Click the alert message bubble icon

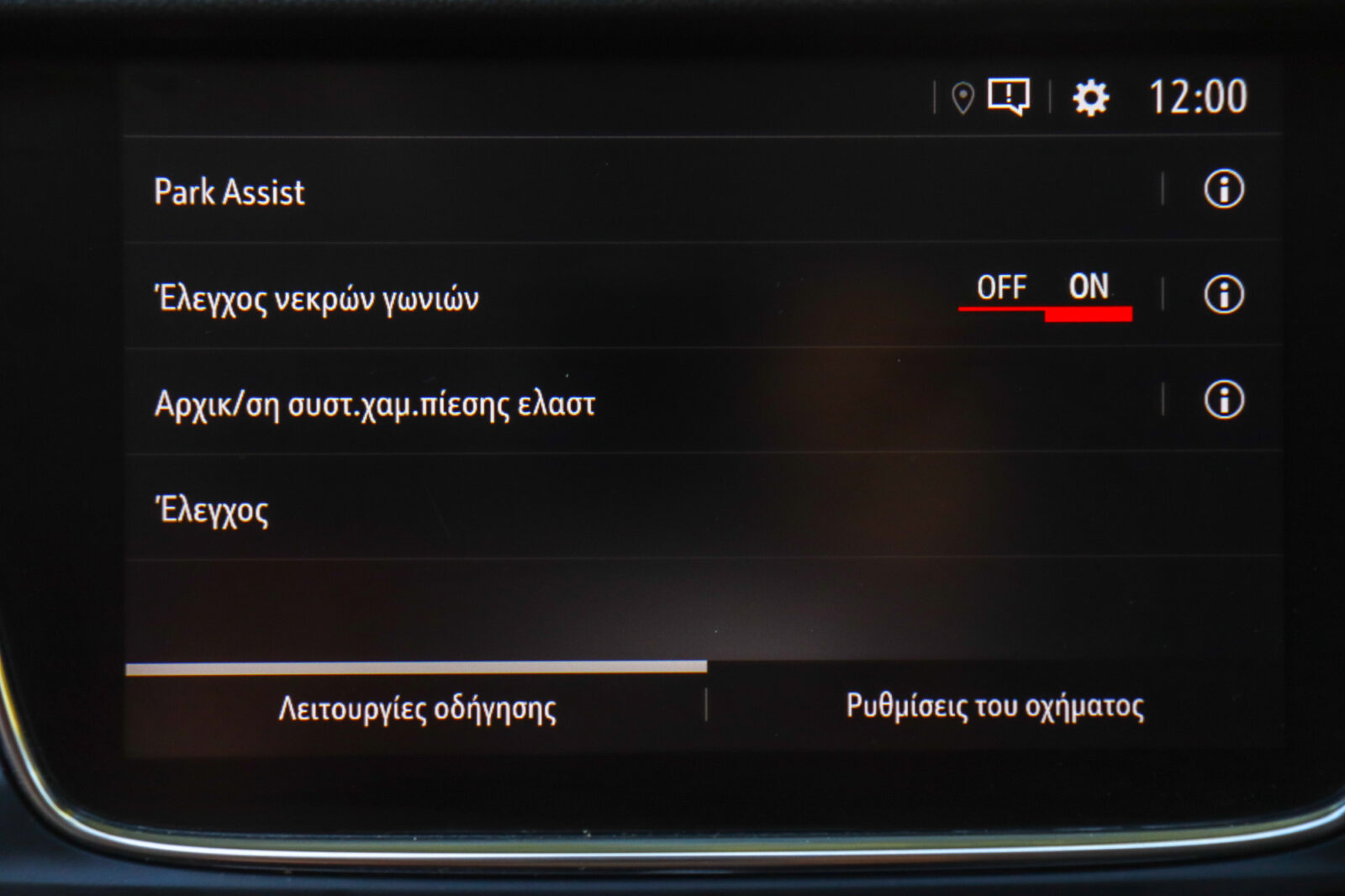(x=1008, y=97)
